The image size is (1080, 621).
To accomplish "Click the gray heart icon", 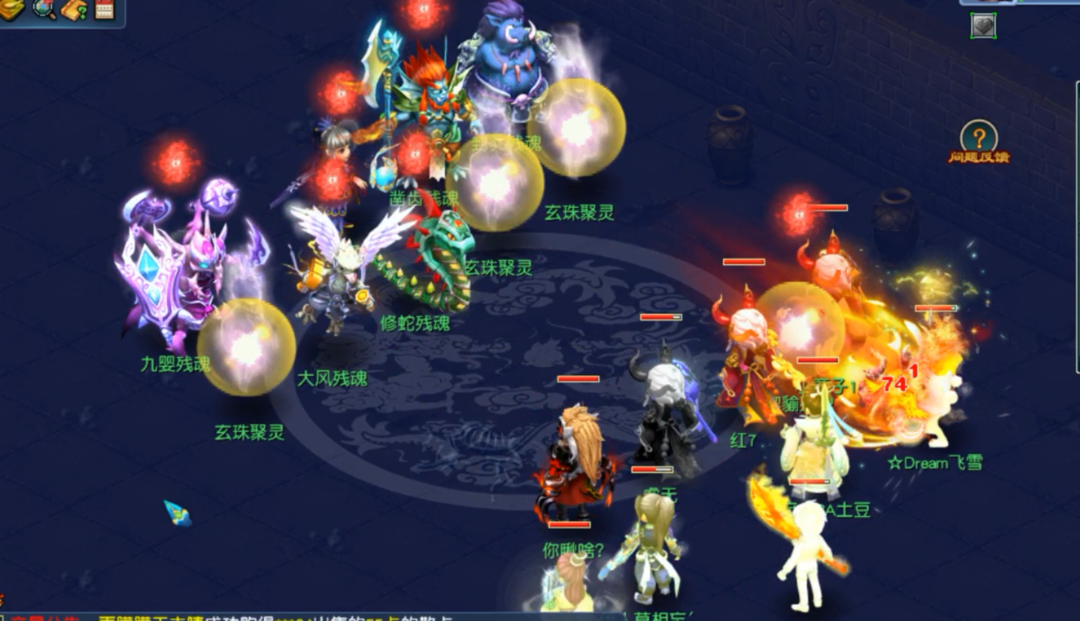I will click(x=983, y=25).
